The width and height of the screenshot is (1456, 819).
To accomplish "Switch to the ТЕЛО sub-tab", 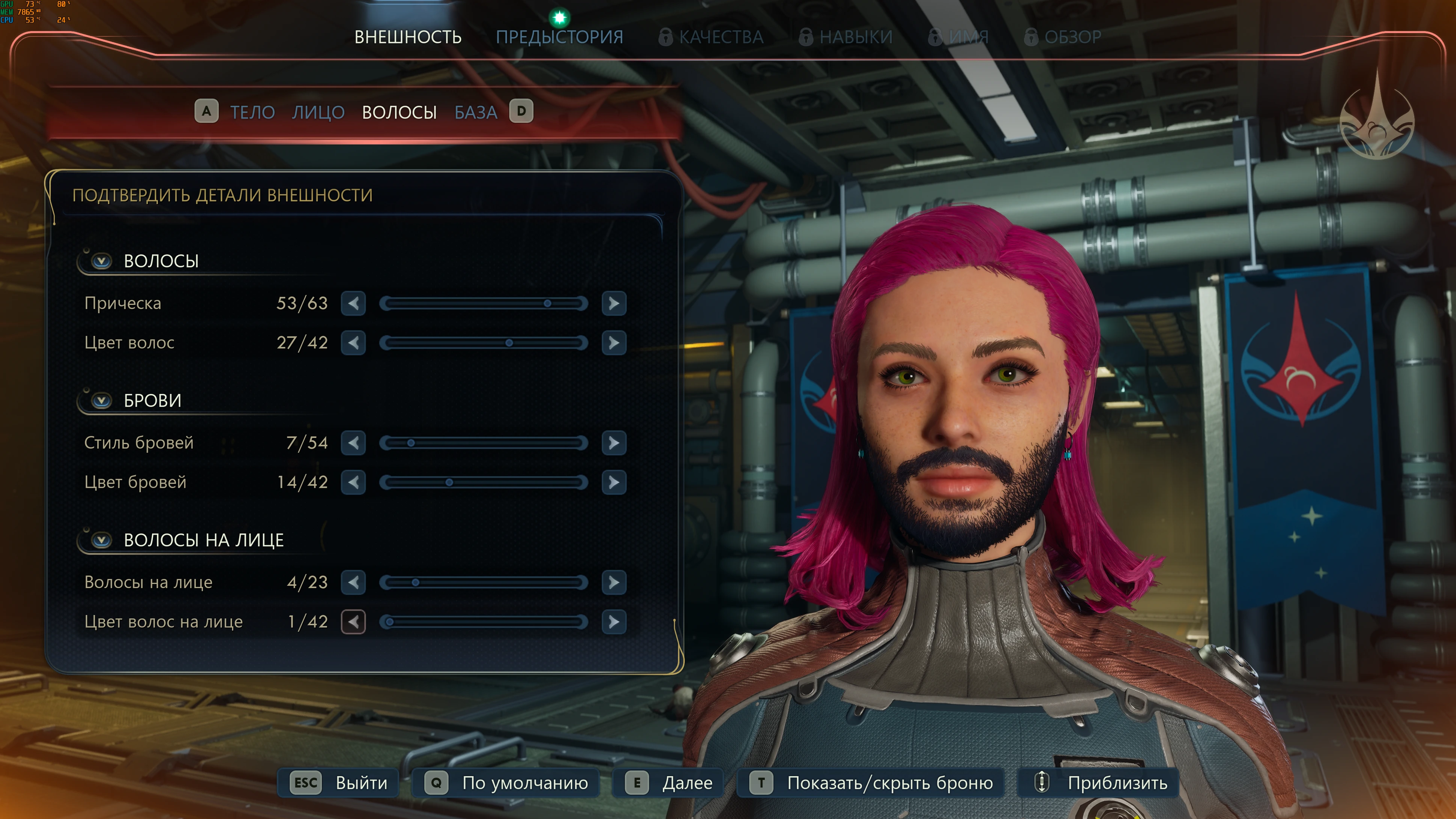I will point(252,113).
